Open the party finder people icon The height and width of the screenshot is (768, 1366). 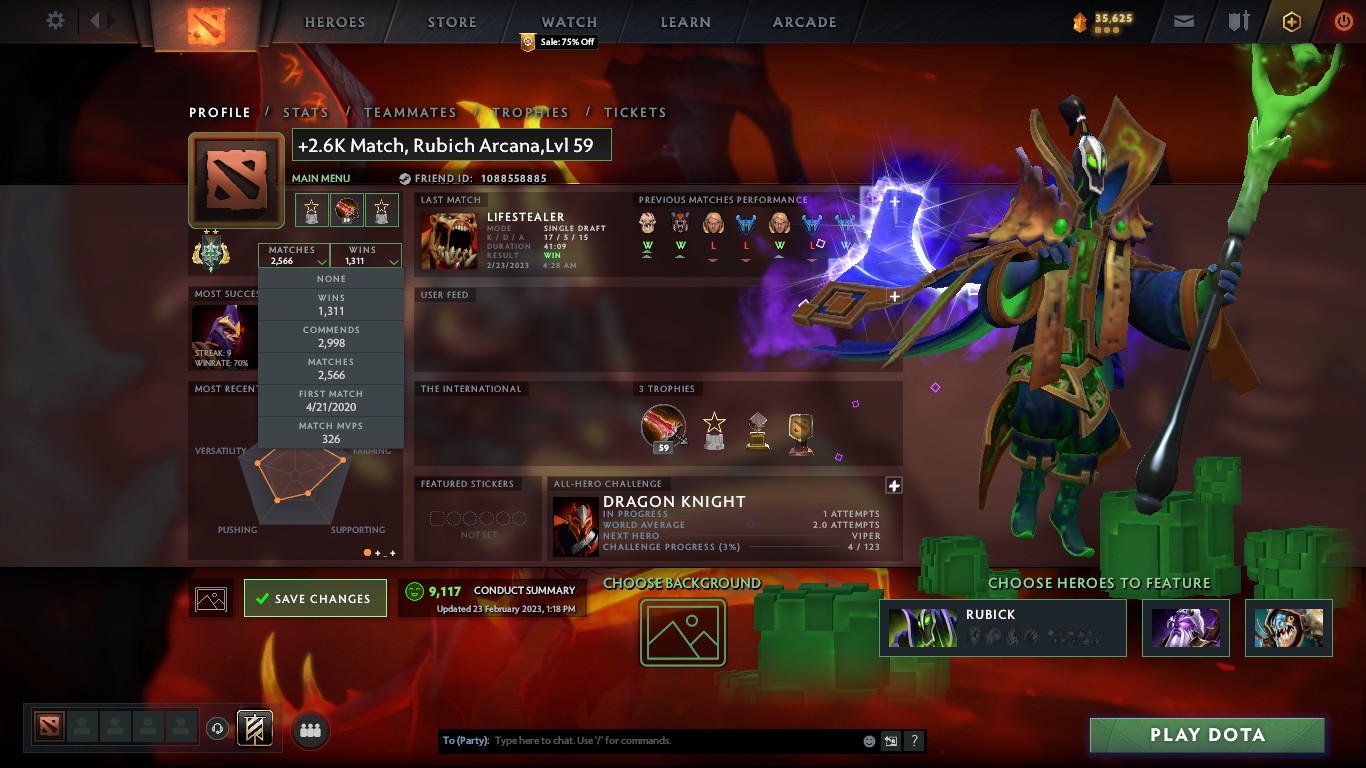pyautogui.click(x=310, y=731)
